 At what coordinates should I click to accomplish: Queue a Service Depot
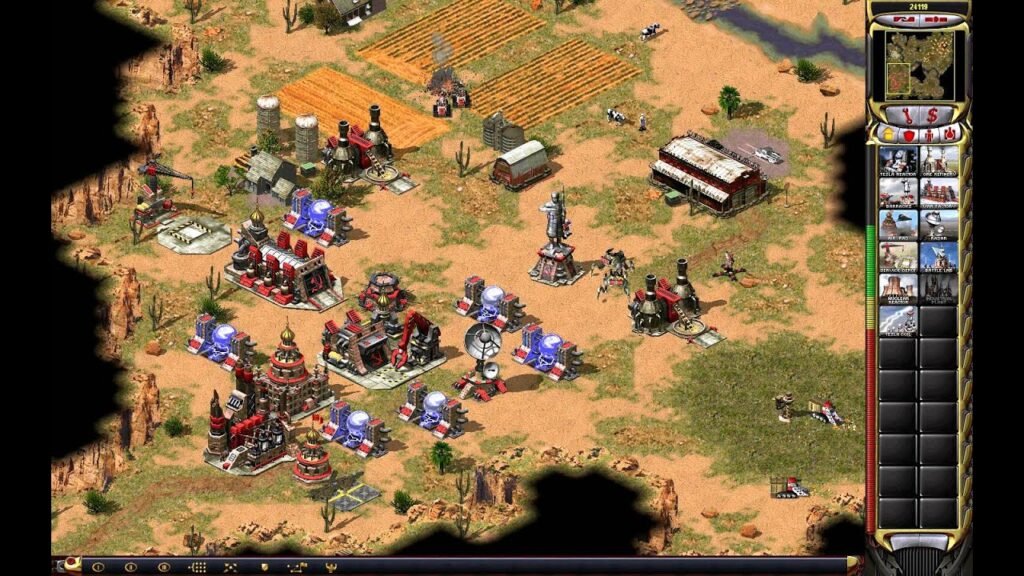(898, 256)
